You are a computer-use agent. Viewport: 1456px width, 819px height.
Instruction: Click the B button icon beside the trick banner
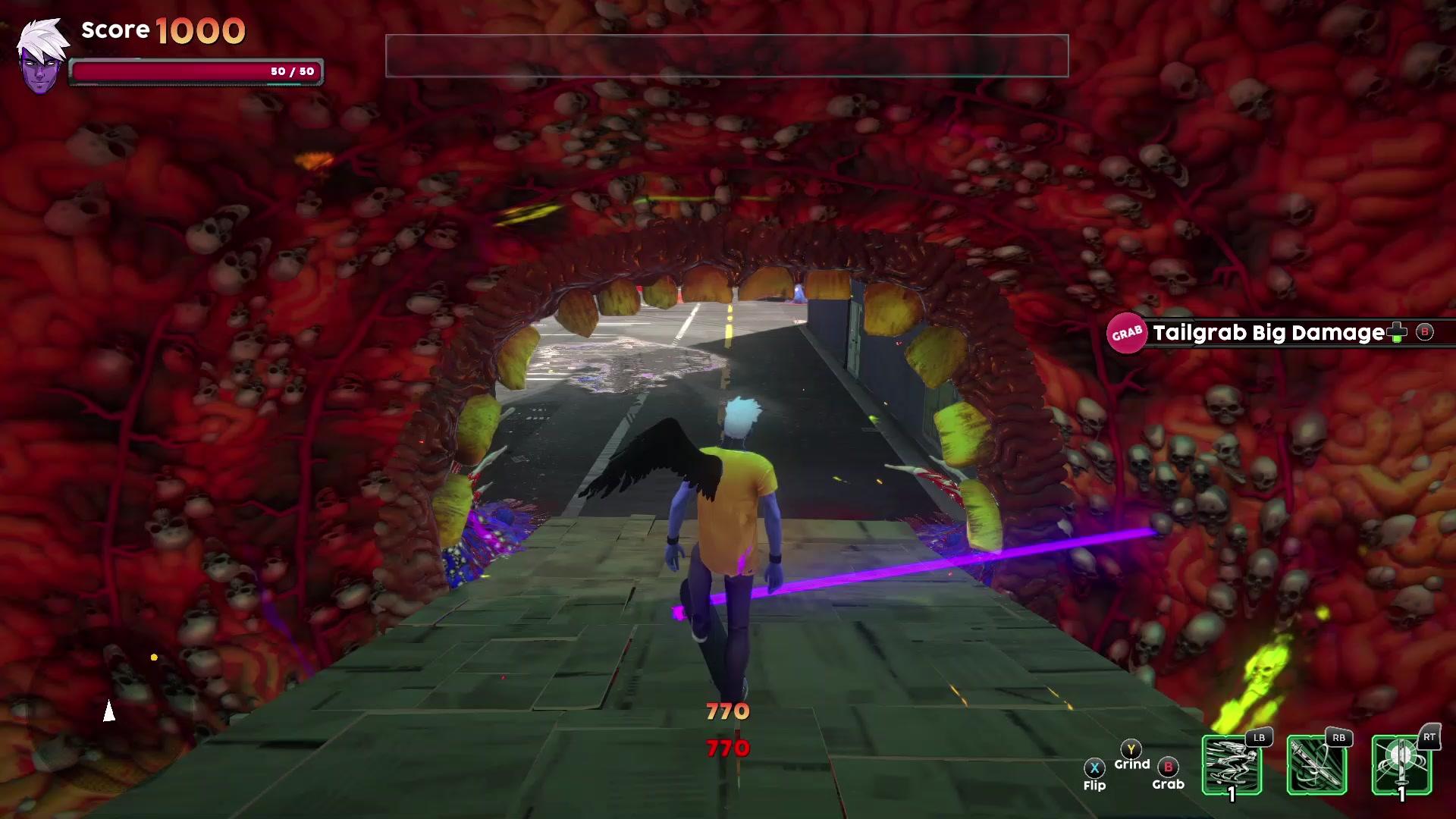1426,332
